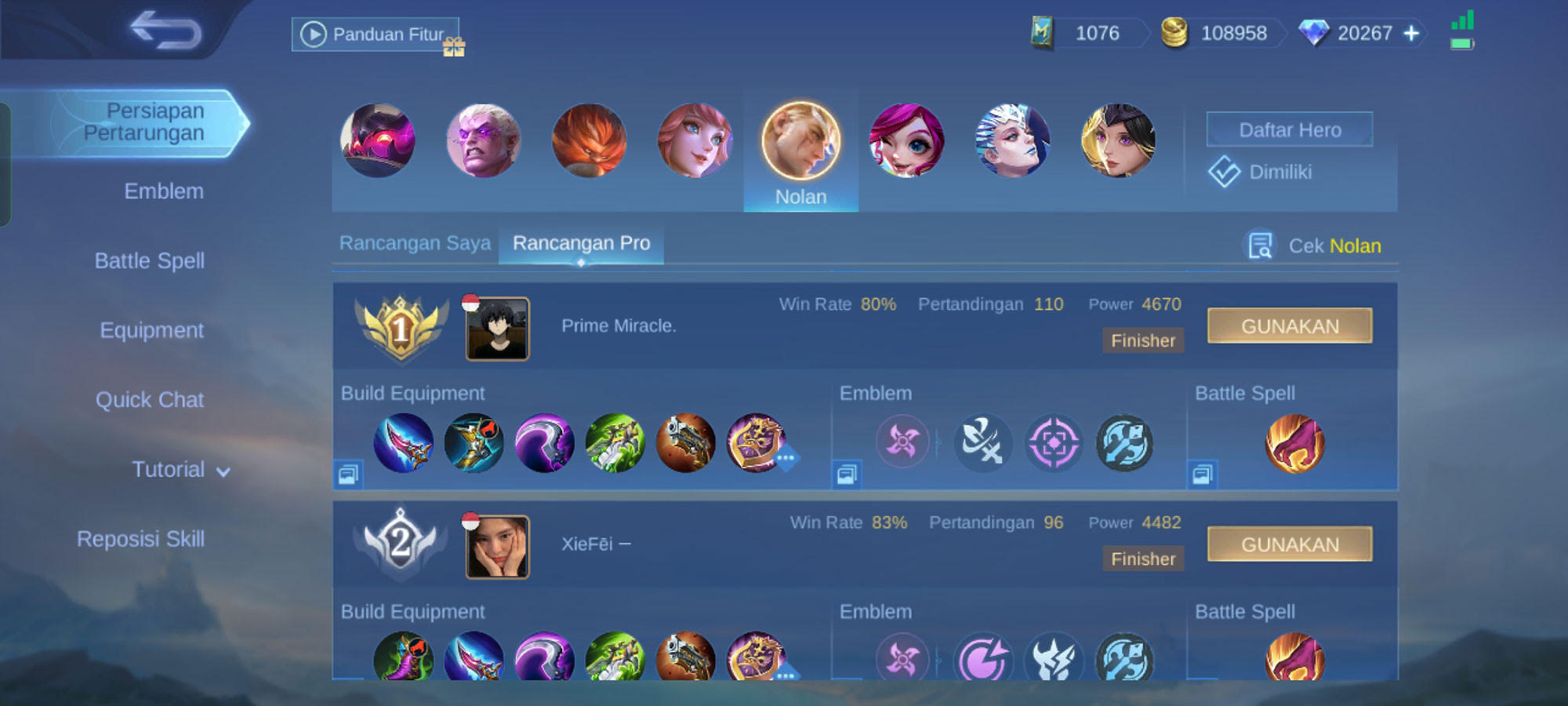Click the Cek Nolan link
This screenshot has width=1568, height=706.
pyautogui.click(x=1333, y=246)
